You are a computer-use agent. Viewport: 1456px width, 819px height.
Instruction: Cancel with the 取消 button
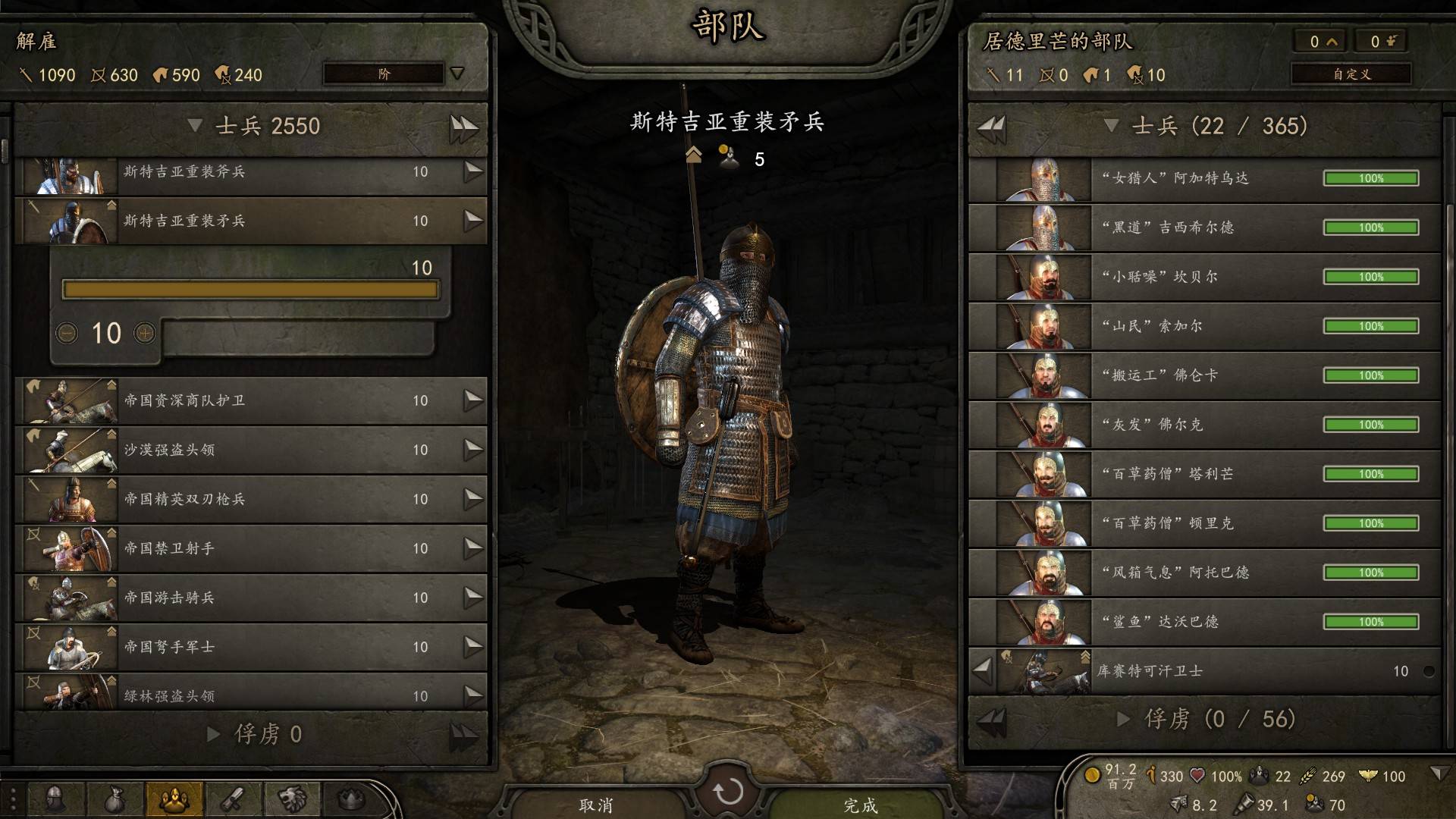pyautogui.click(x=595, y=804)
